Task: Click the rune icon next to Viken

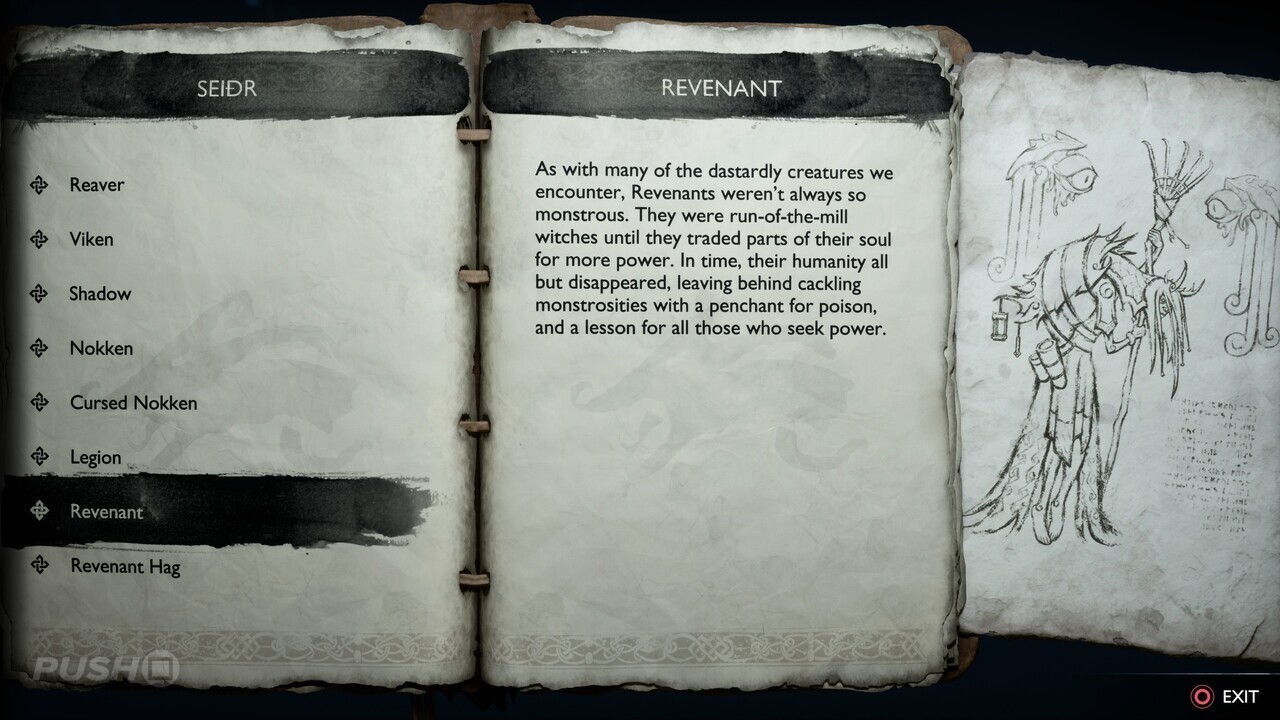Action: pyautogui.click(x=40, y=239)
